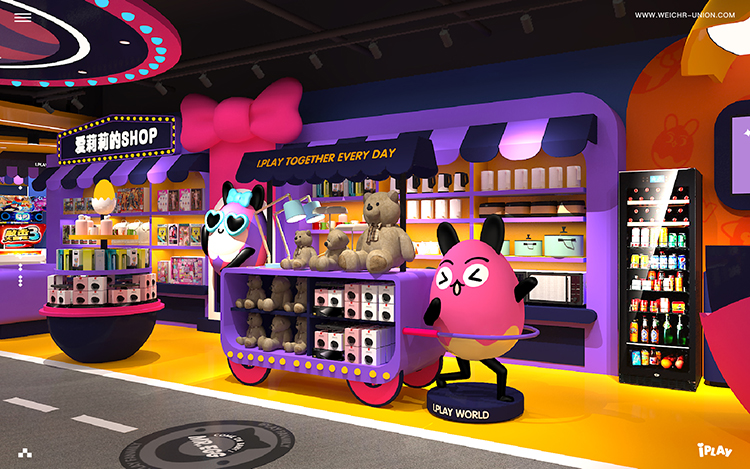Open the hamburger menu
The width and height of the screenshot is (750, 469).
tap(22, 16)
